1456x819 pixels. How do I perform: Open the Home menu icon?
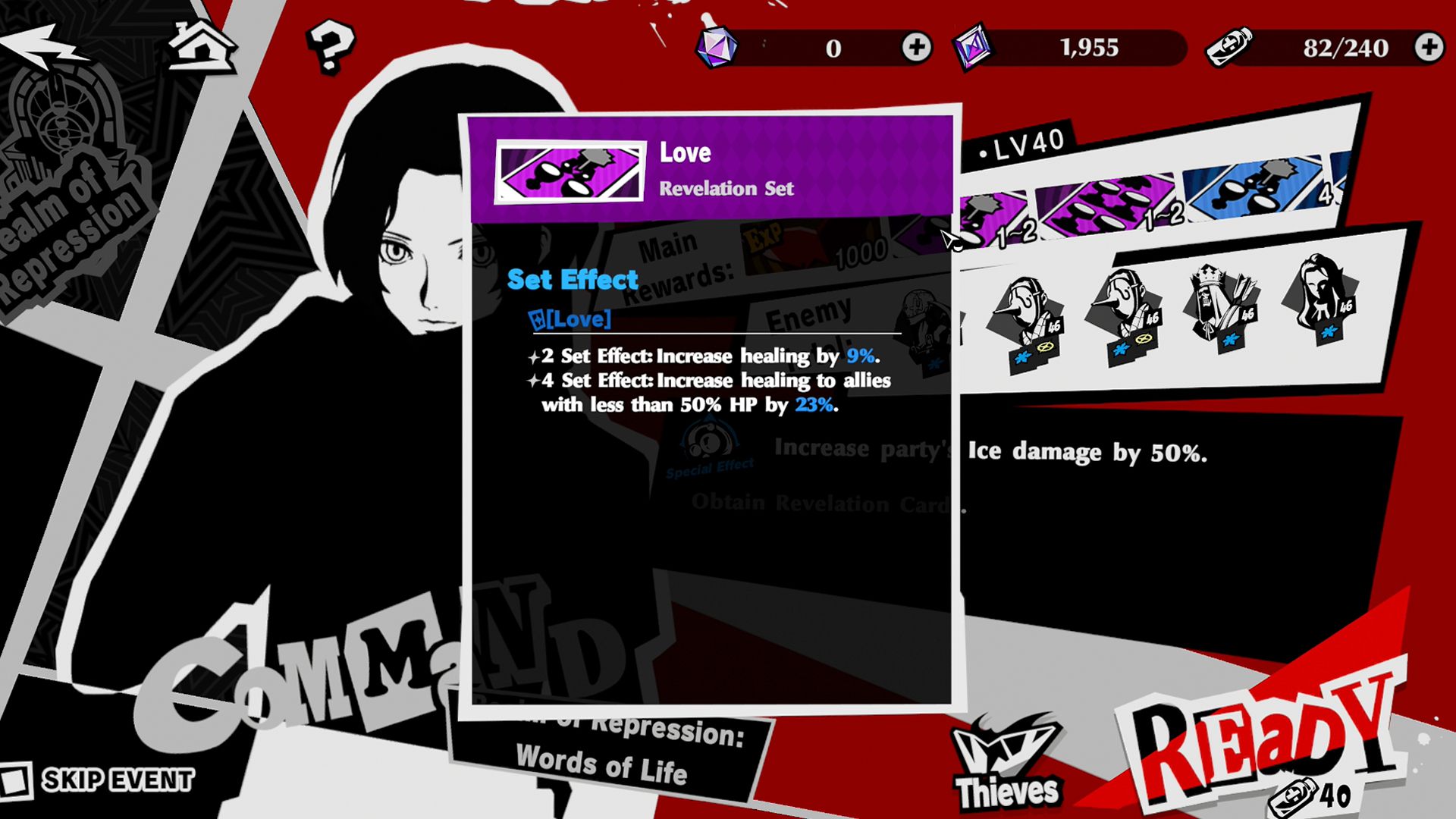[201, 44]
